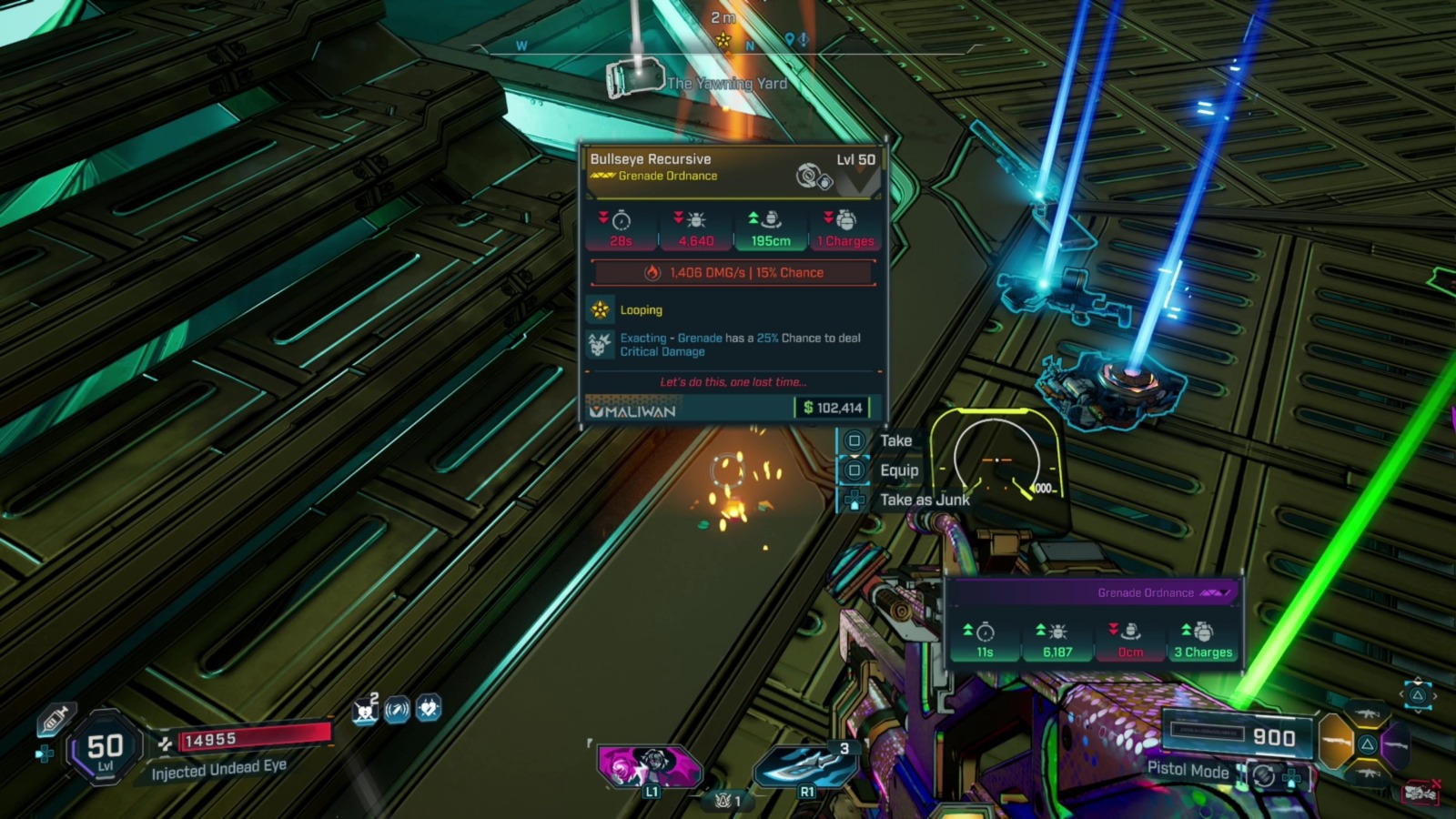Select the bottom weapon slot in wheel

1366,773
